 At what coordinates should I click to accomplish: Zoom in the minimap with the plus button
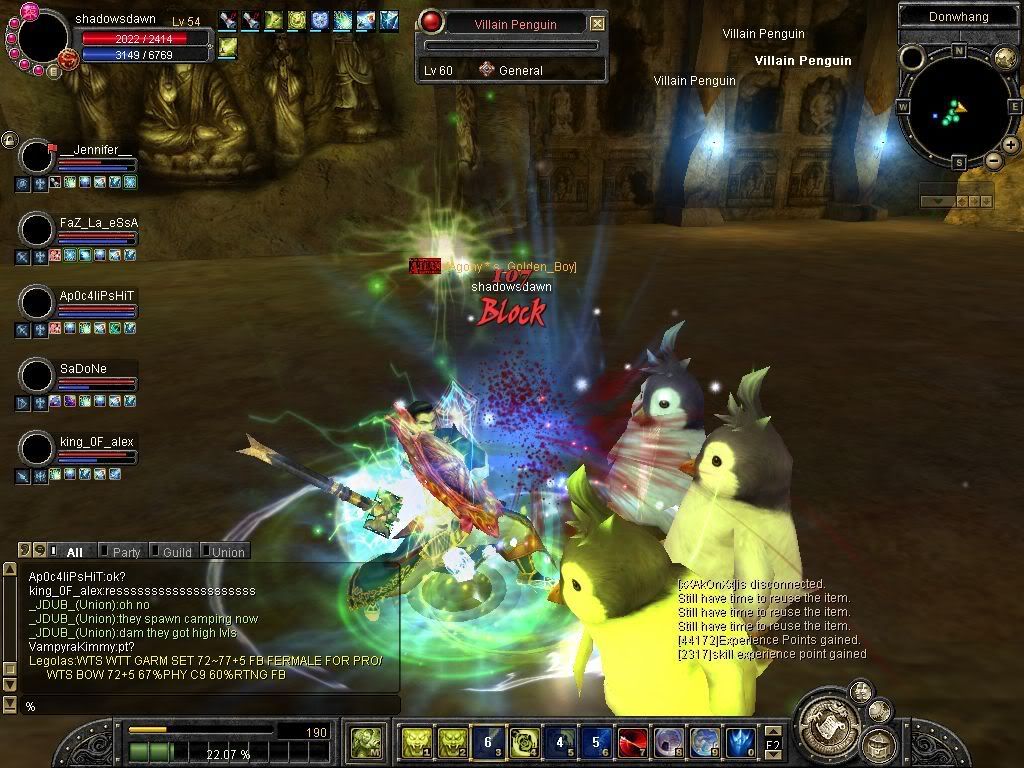pos(1011,145)
